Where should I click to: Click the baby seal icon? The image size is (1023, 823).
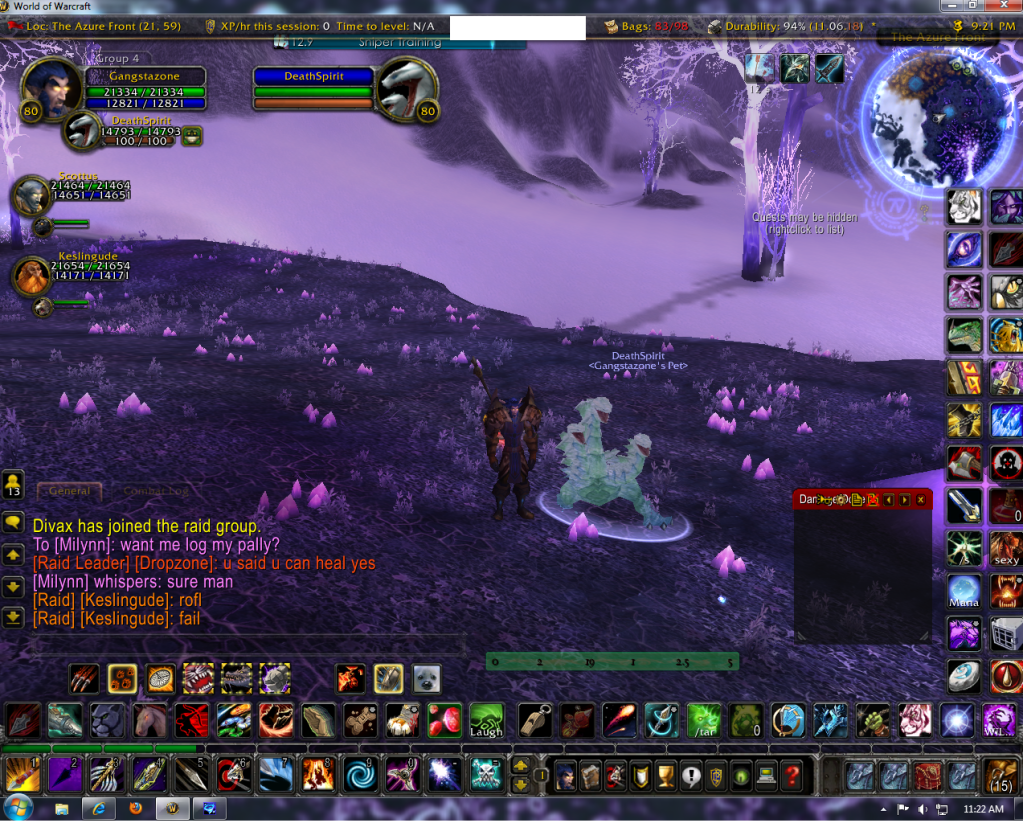click(427, 679)
